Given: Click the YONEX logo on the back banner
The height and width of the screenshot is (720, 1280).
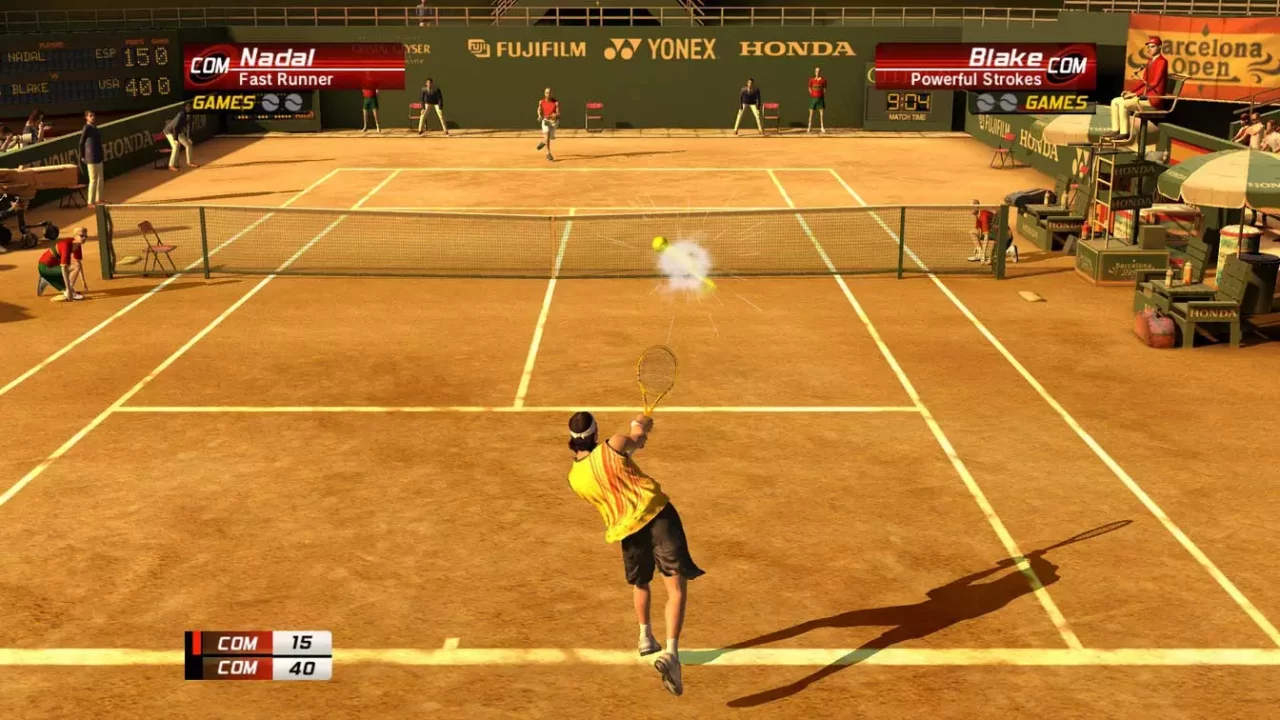Looking at the screenshot, I should (662, 48).
